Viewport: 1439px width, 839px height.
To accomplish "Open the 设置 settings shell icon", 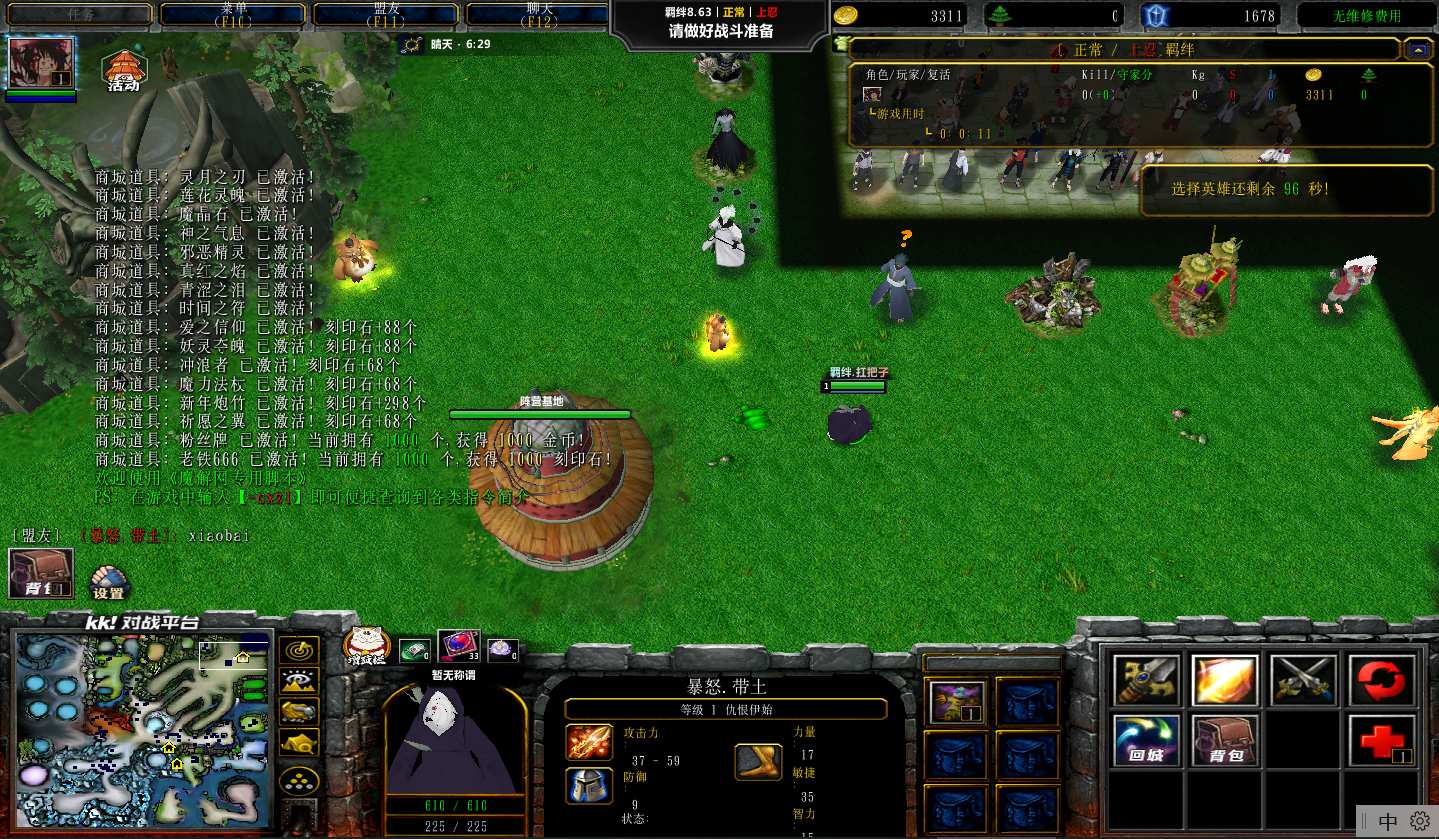I will click(108, 582).
